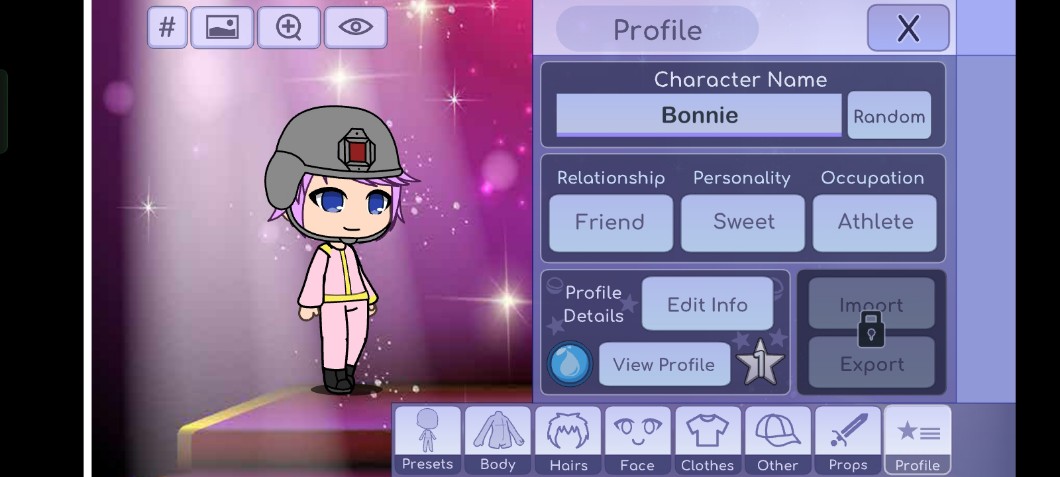
Task: Go to the Face tab
Action: coord(637,440)
